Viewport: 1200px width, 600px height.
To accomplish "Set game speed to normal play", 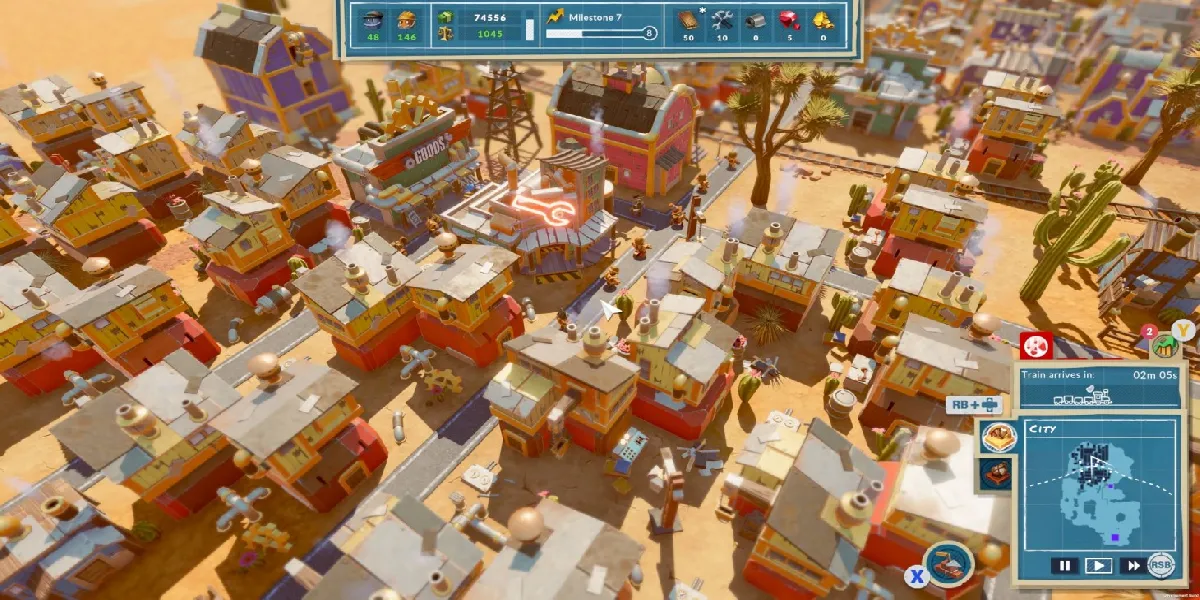I will point(1098,565).
